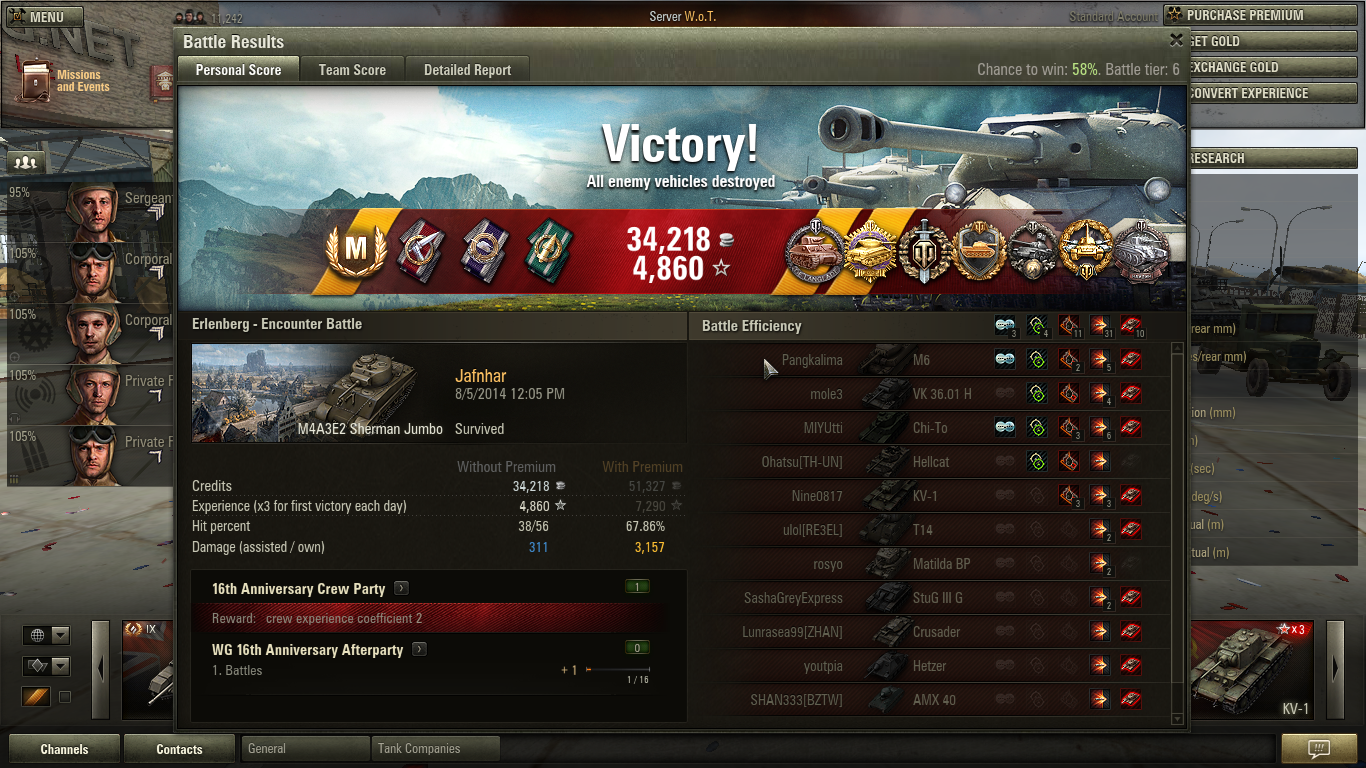Screen dimensions: 1366x768
Task: Switch to the General chat tab
Action: pyautogui.click(x=304, y=748)
